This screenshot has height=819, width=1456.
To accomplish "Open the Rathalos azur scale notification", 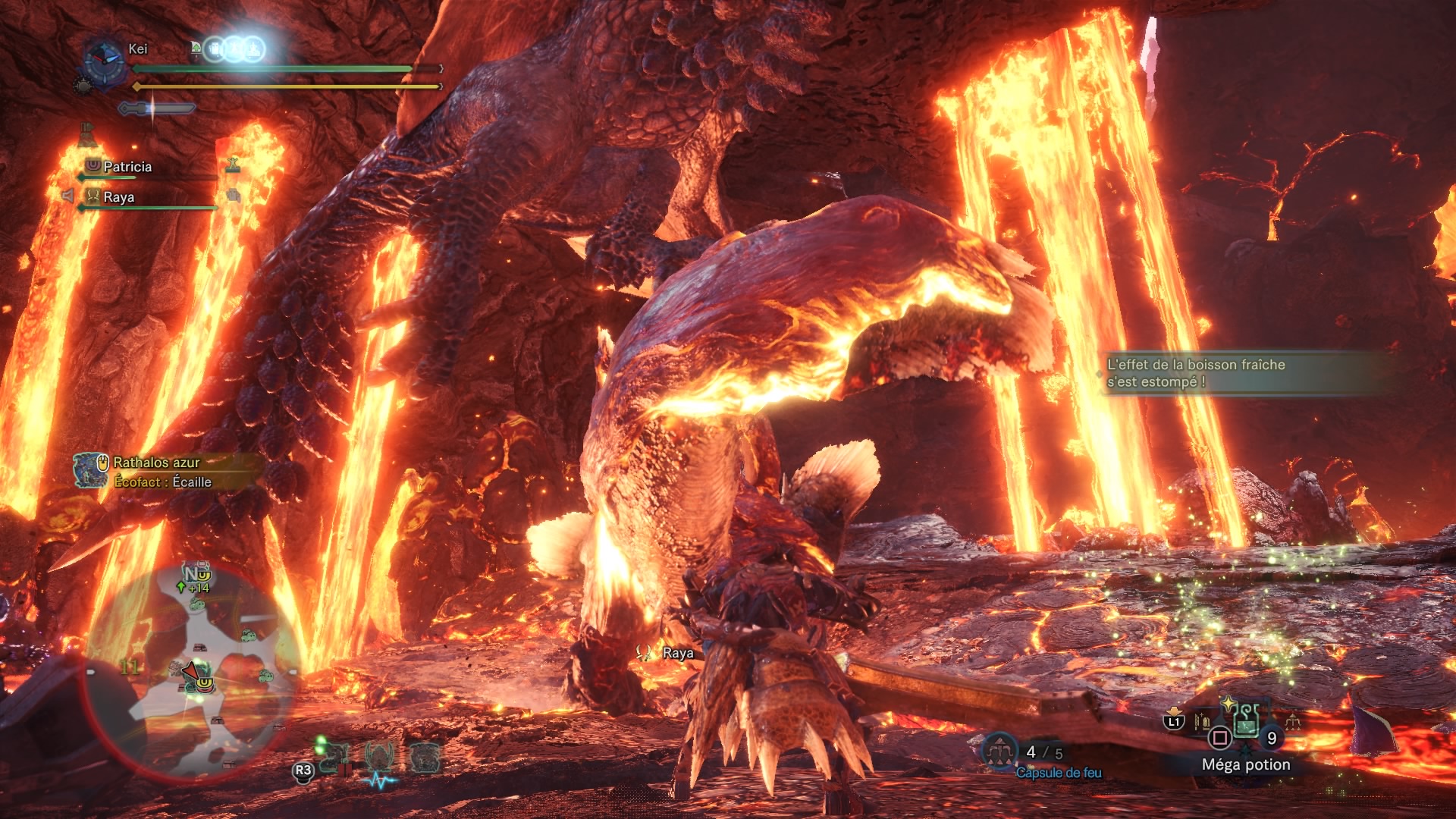I will coord(155,472).
